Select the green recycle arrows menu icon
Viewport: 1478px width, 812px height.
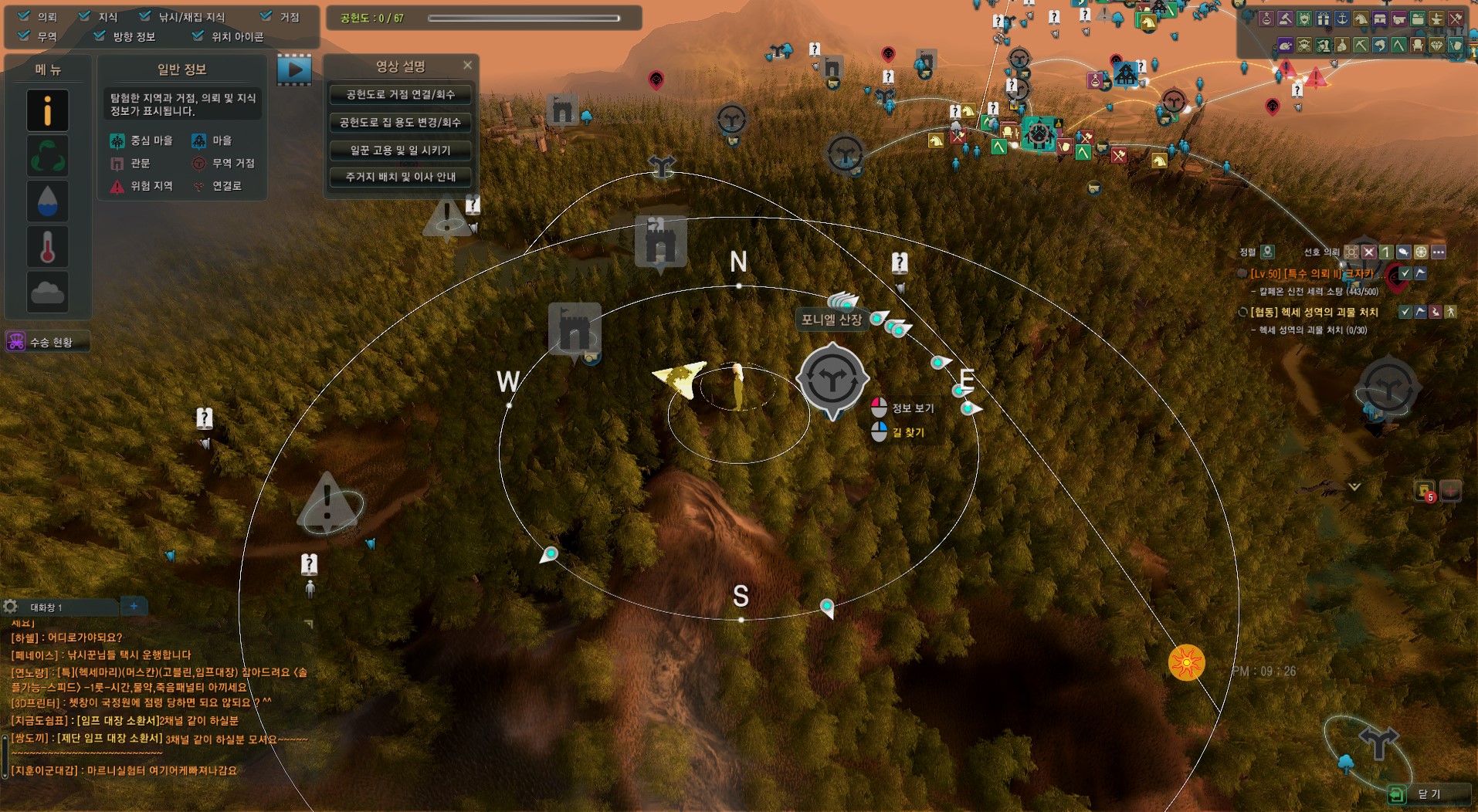pos(47,156)
